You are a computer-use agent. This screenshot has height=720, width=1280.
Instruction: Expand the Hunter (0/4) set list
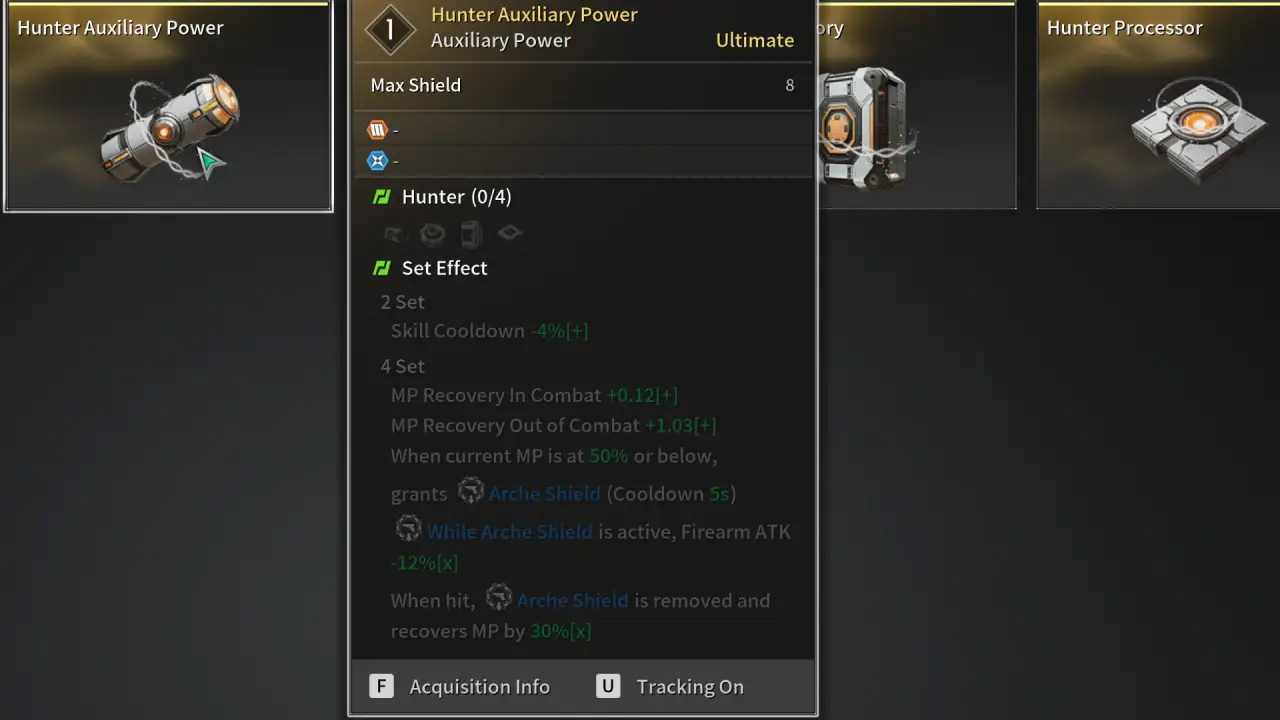point(456,196)
